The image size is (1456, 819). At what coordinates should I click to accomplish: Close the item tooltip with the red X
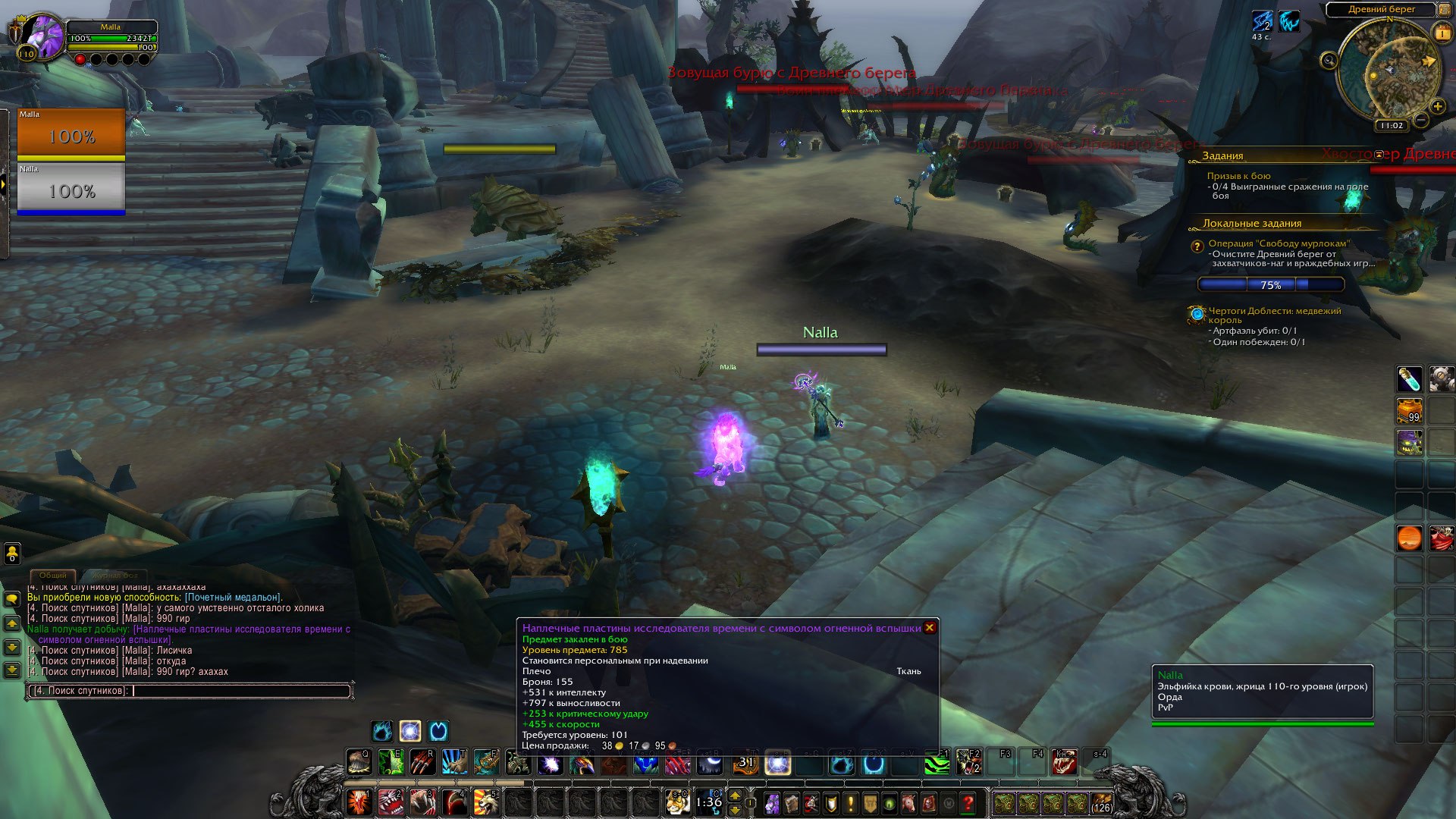pyautogui.click(x=929, y=628)
